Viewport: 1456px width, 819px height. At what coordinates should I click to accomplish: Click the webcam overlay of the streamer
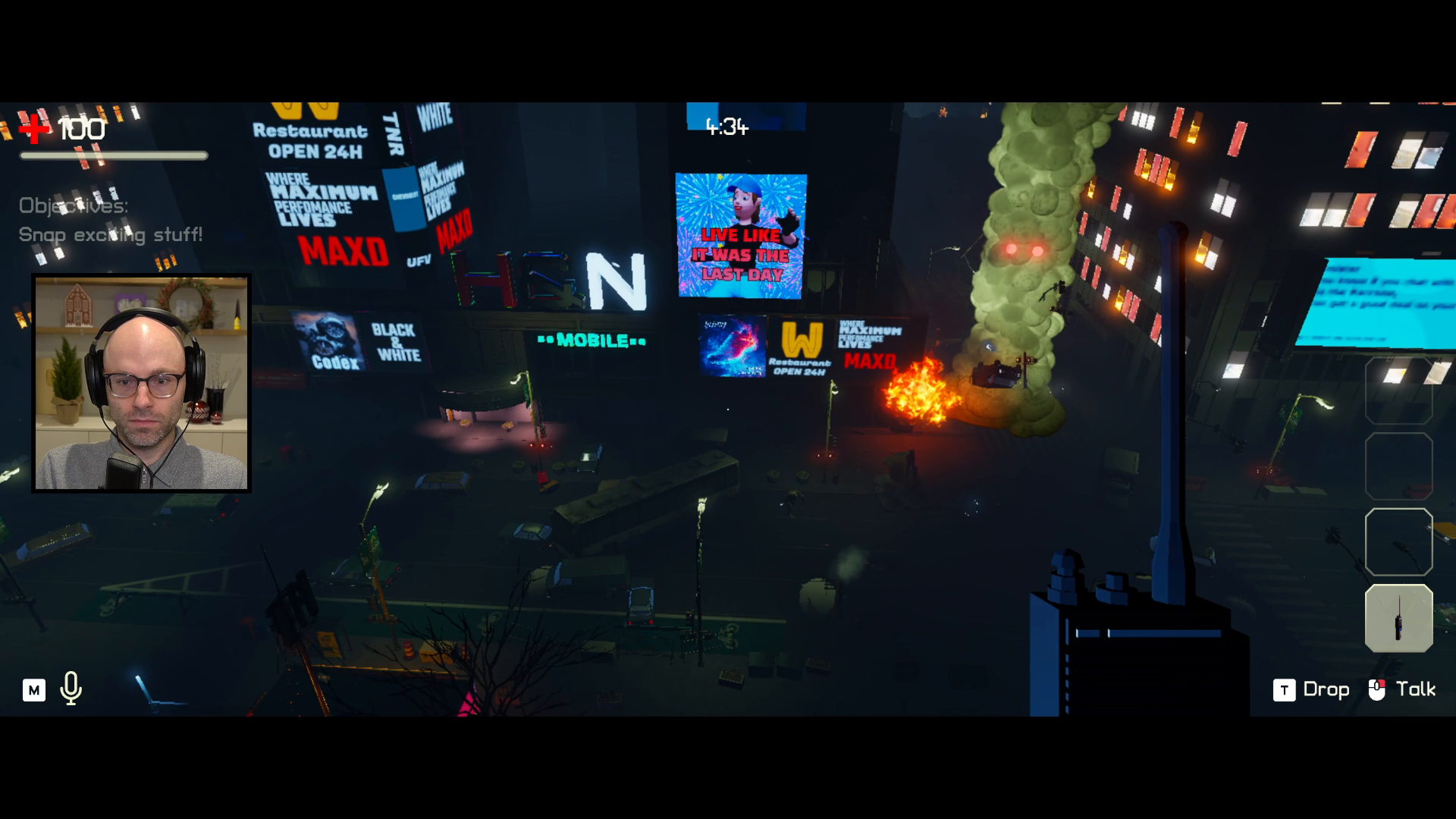[141, 382]
